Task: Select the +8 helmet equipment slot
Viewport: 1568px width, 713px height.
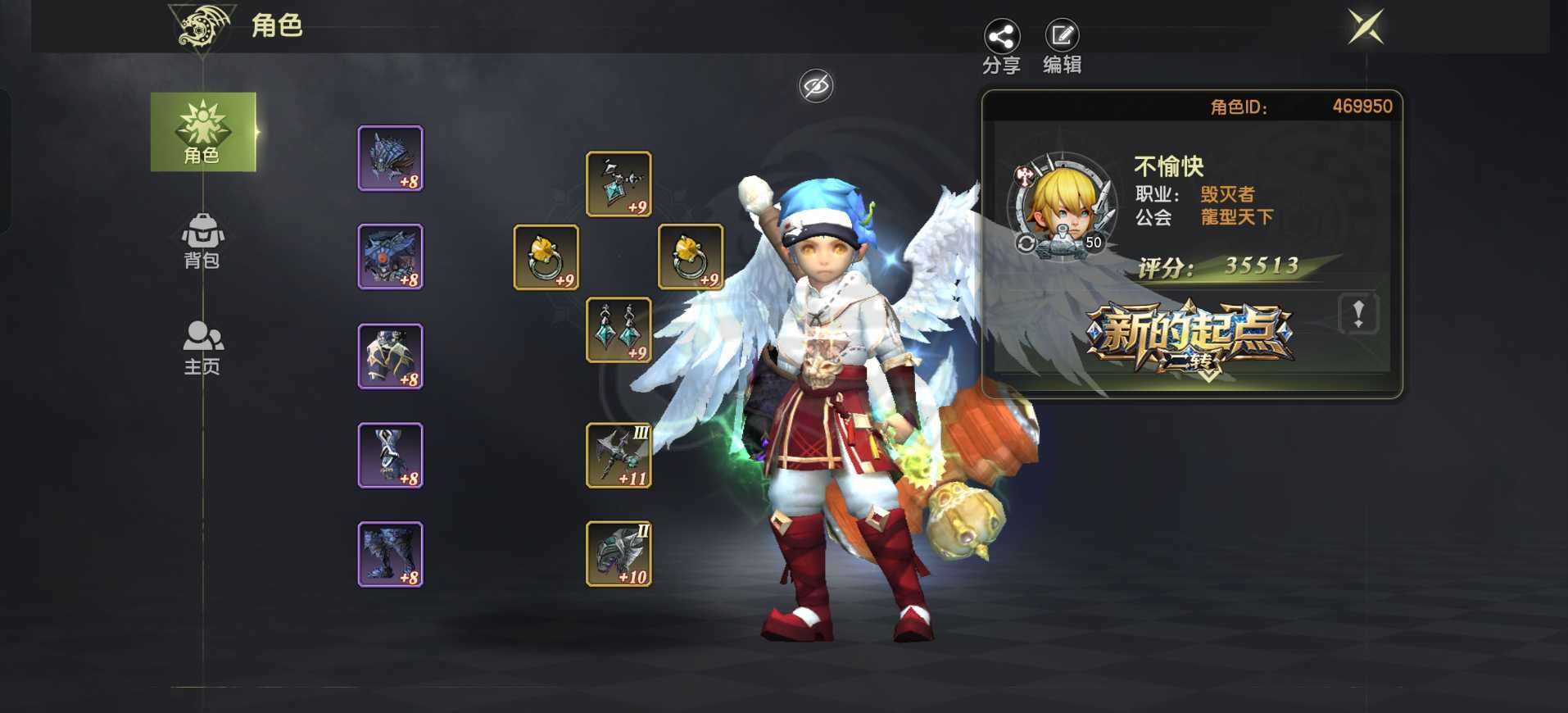Action: pos(391,158)
